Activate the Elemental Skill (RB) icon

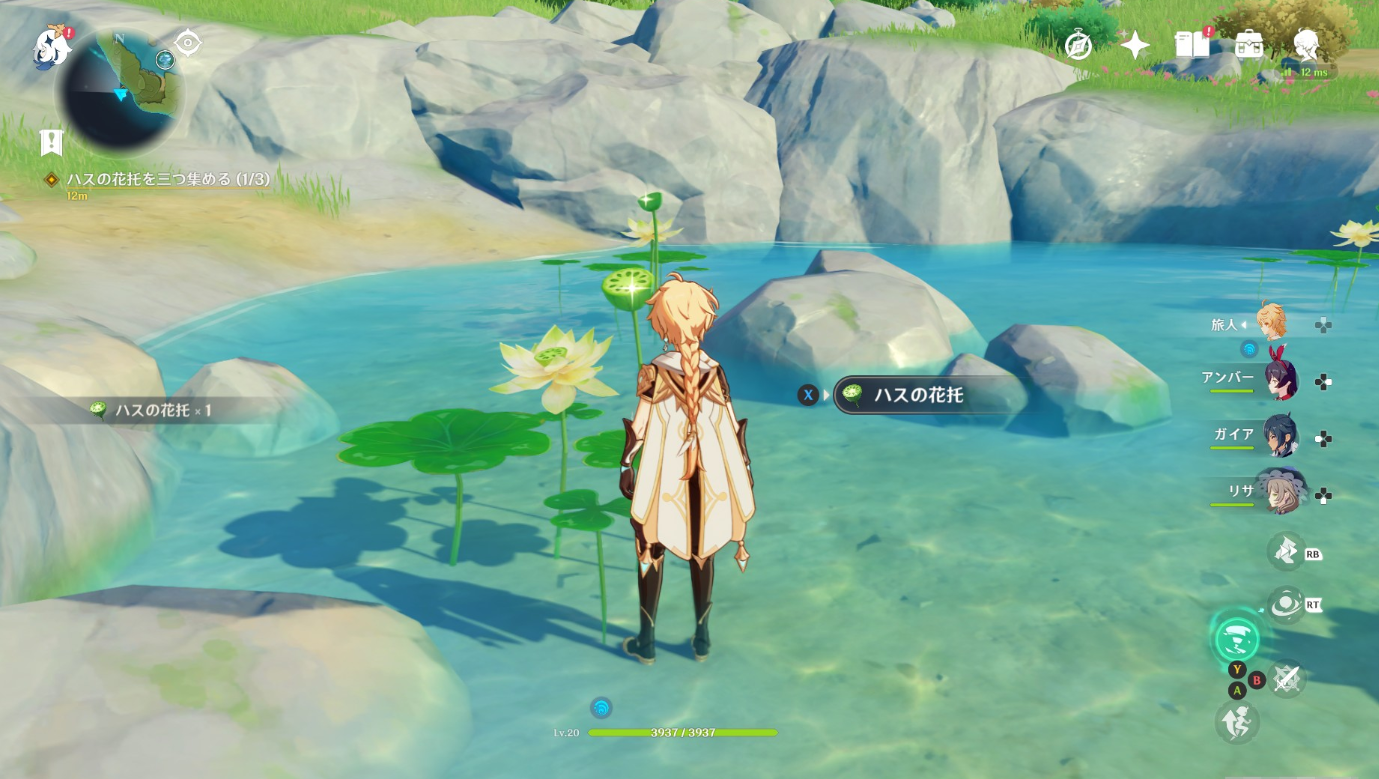1288,553
